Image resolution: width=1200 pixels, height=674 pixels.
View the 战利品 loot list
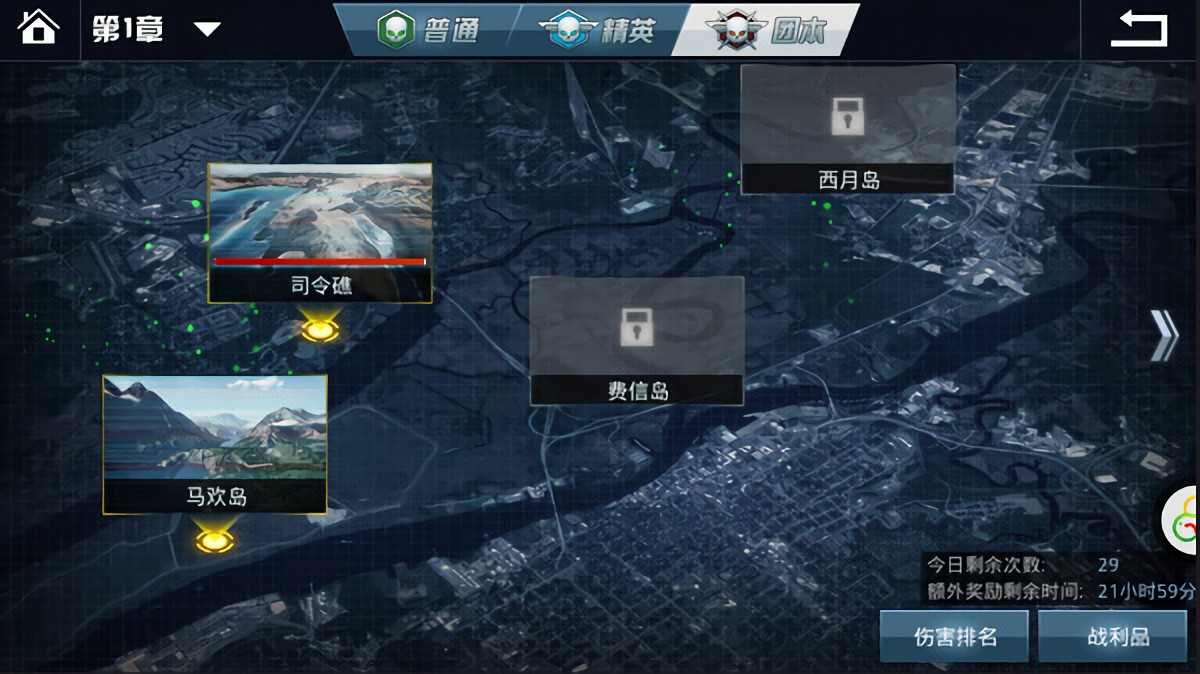(1117, 636)
